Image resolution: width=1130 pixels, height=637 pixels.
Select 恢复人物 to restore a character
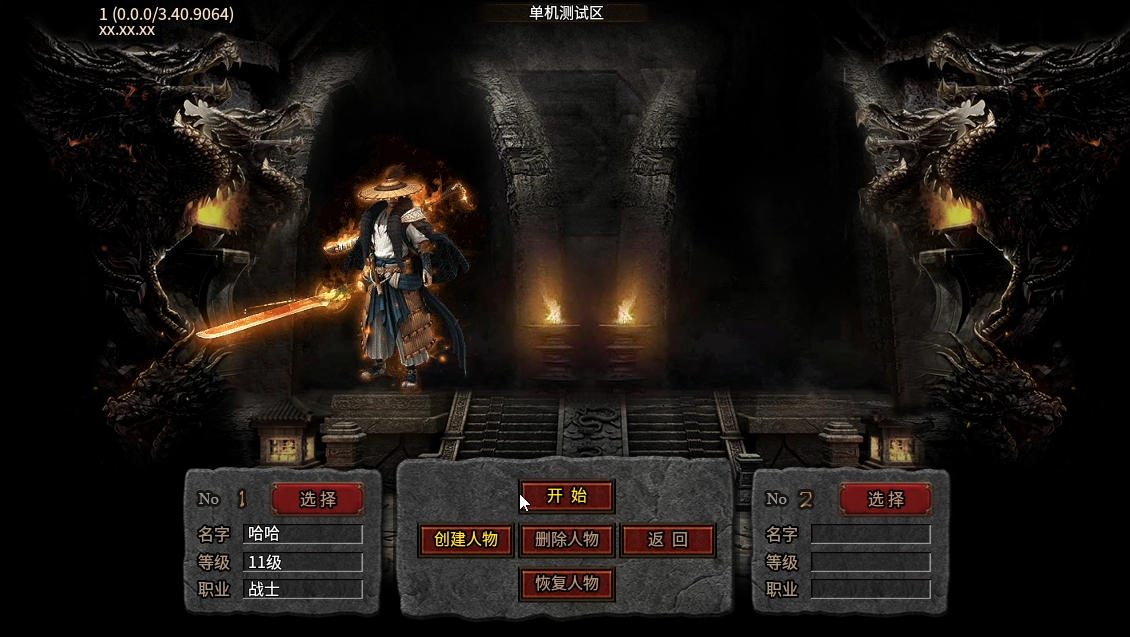567,584
